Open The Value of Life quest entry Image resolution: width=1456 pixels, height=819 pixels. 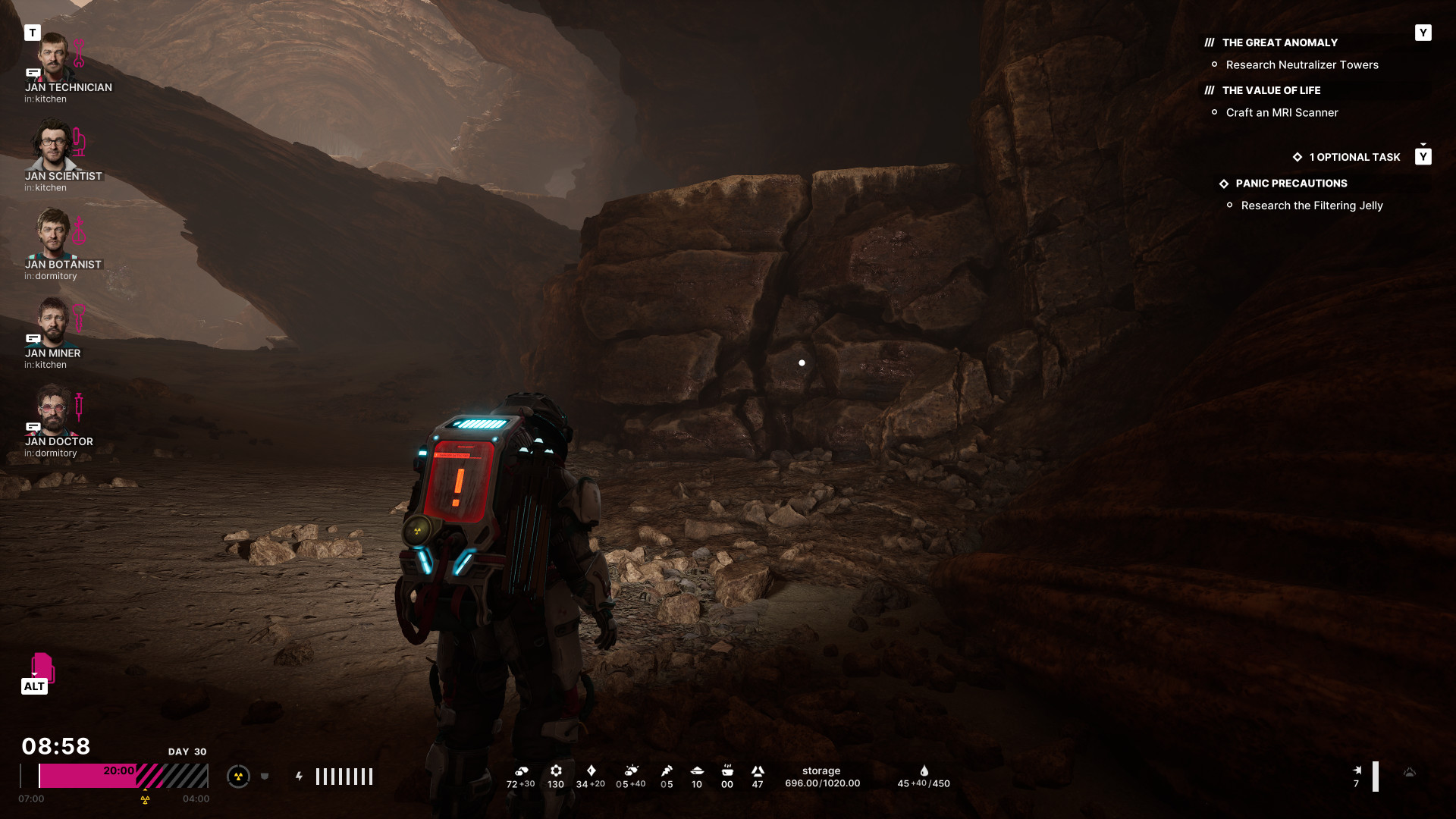coord(1271,91)
